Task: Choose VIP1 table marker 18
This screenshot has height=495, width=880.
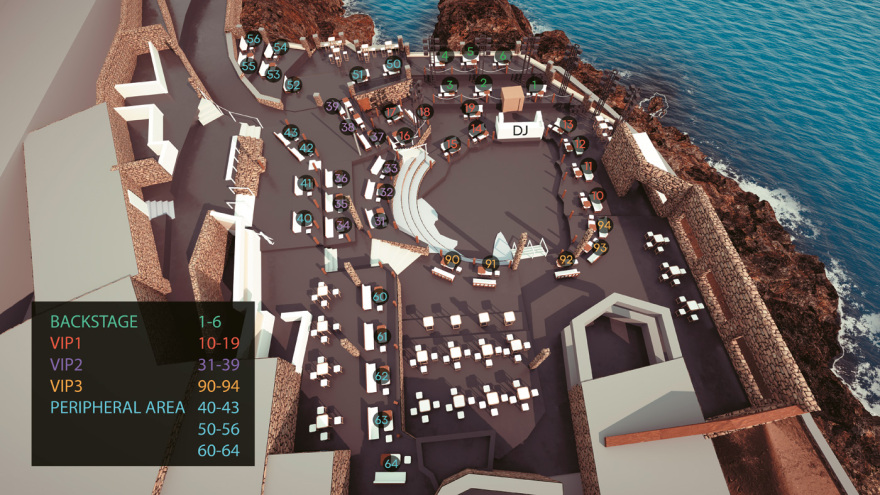Action: pos(426,111)
